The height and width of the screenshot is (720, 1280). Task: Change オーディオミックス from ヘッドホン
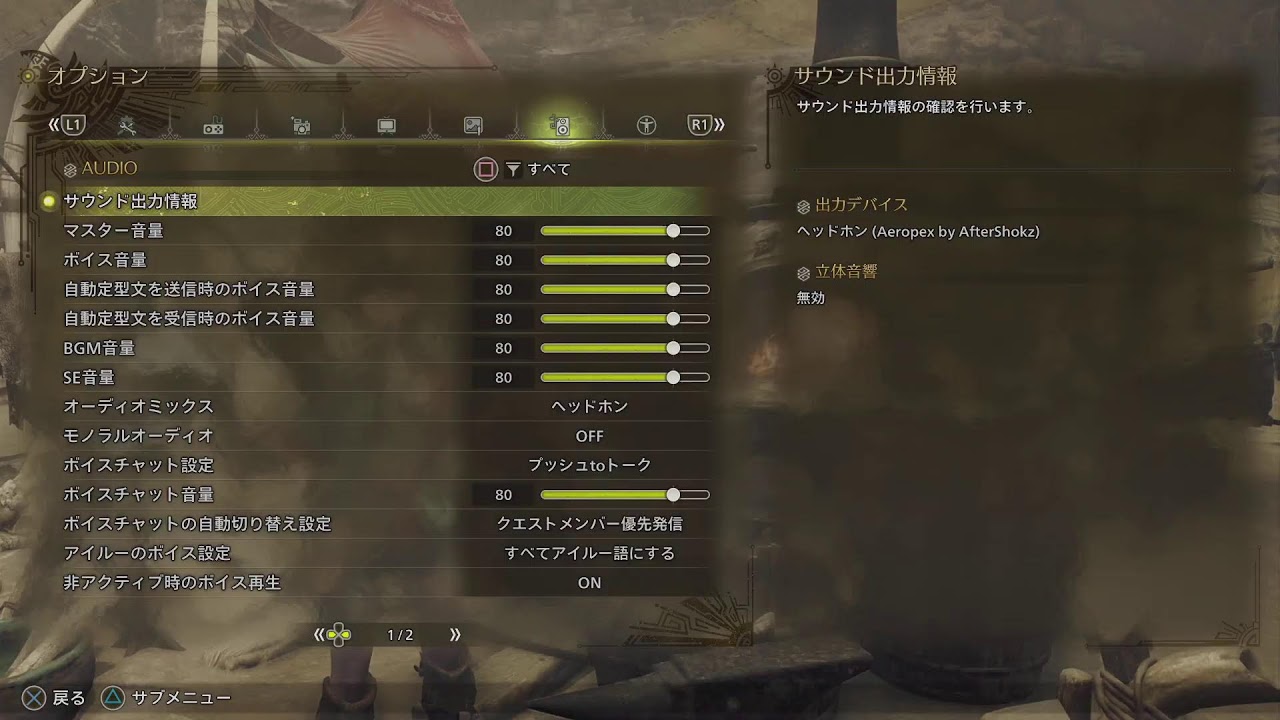[589, 407]
